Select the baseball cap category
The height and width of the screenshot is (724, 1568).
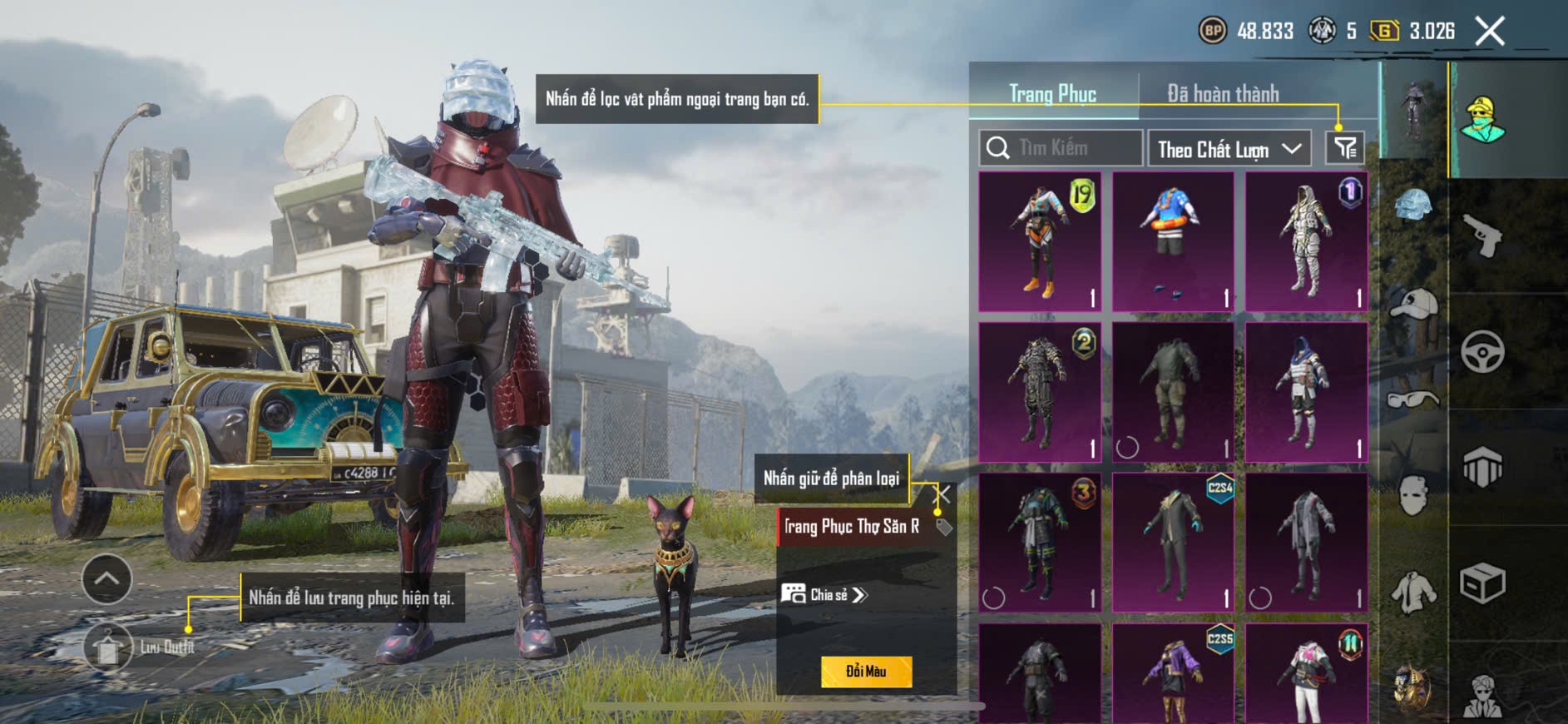click(x=1413, y=305)
